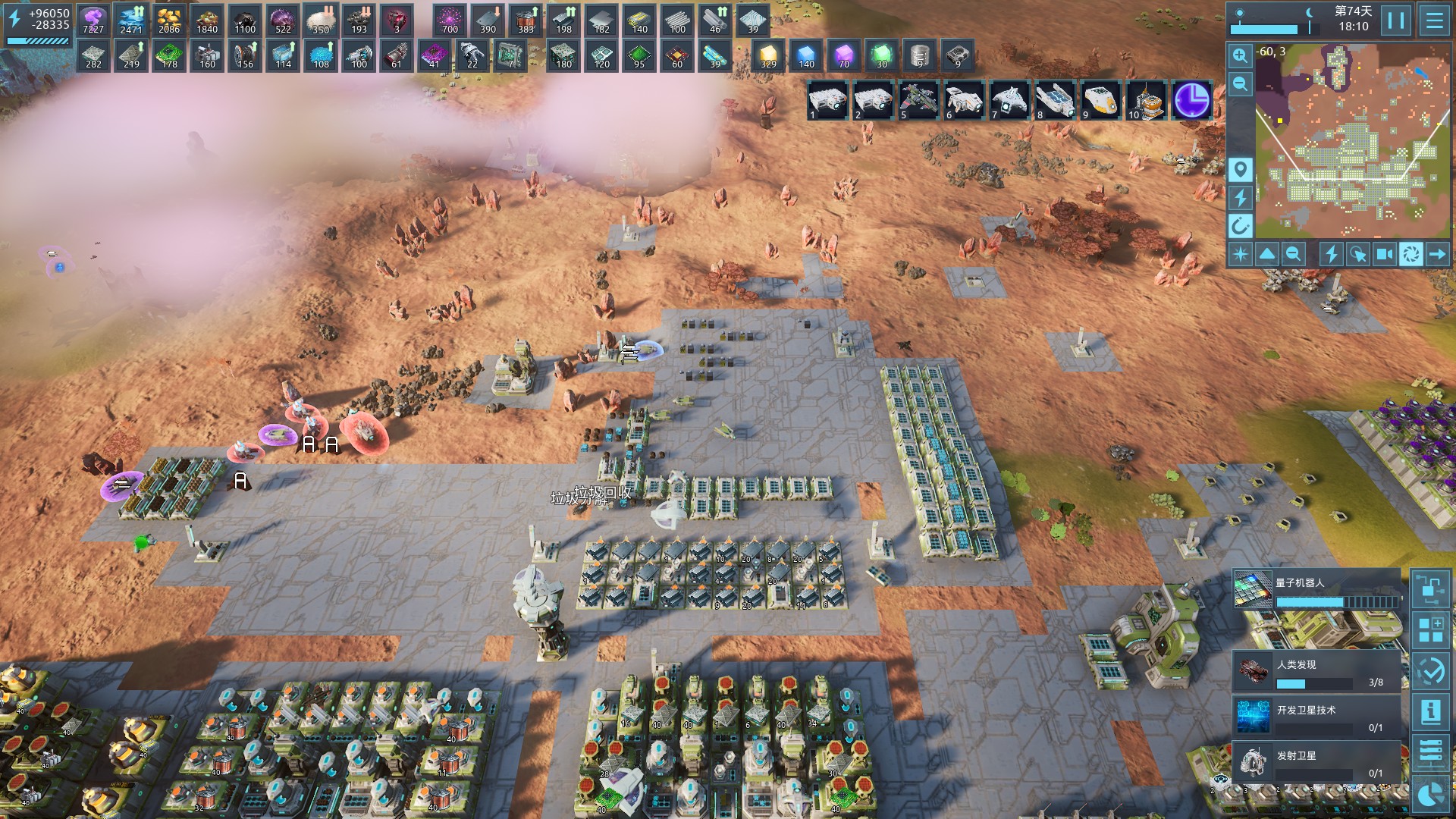Select the purple clock hotbar icon
This screenshot has height=819, width=1456.
[1191, 100]
